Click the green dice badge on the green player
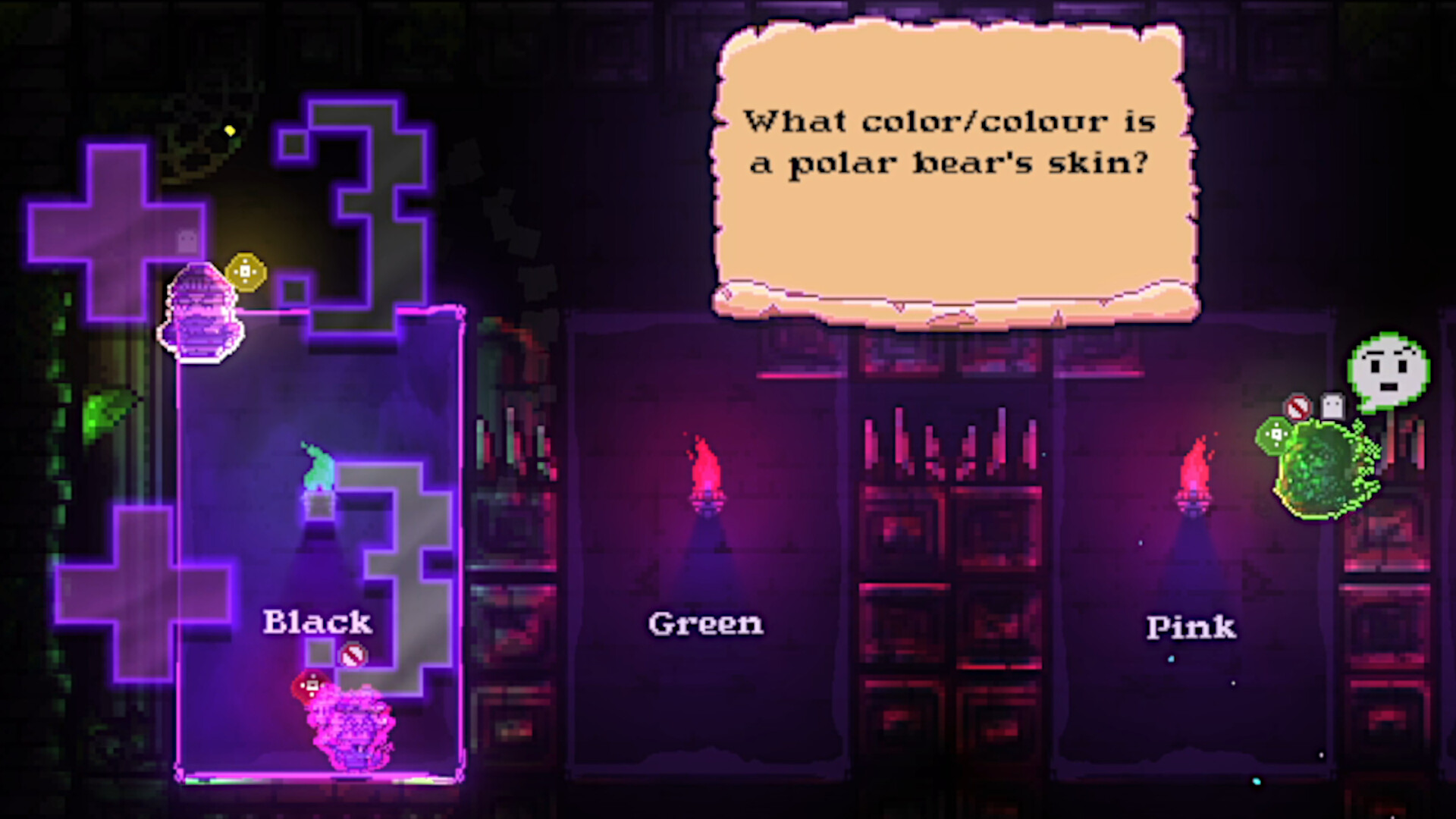The image size is (1456, 819). click(x=1277, y=434)
